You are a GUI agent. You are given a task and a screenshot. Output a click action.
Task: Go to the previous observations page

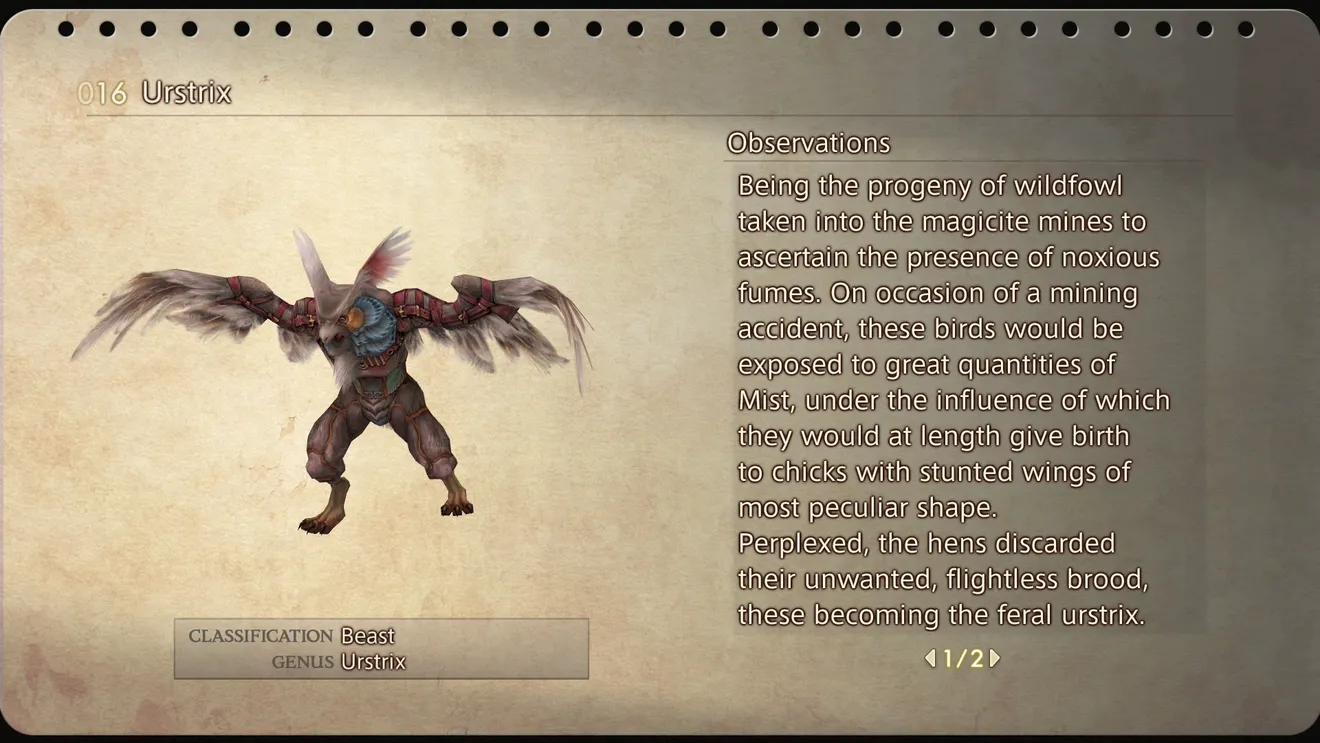(x=930, y=658)
